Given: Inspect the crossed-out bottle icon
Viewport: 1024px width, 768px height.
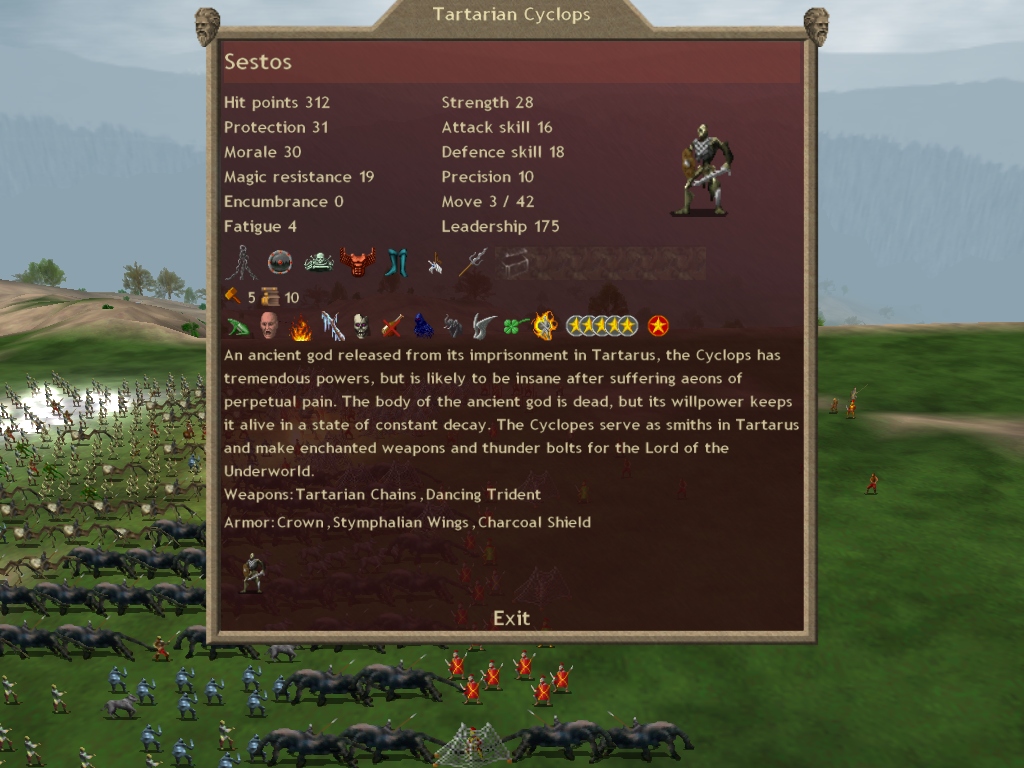Looking at the screenshot, I should click(x=392, y=326).
